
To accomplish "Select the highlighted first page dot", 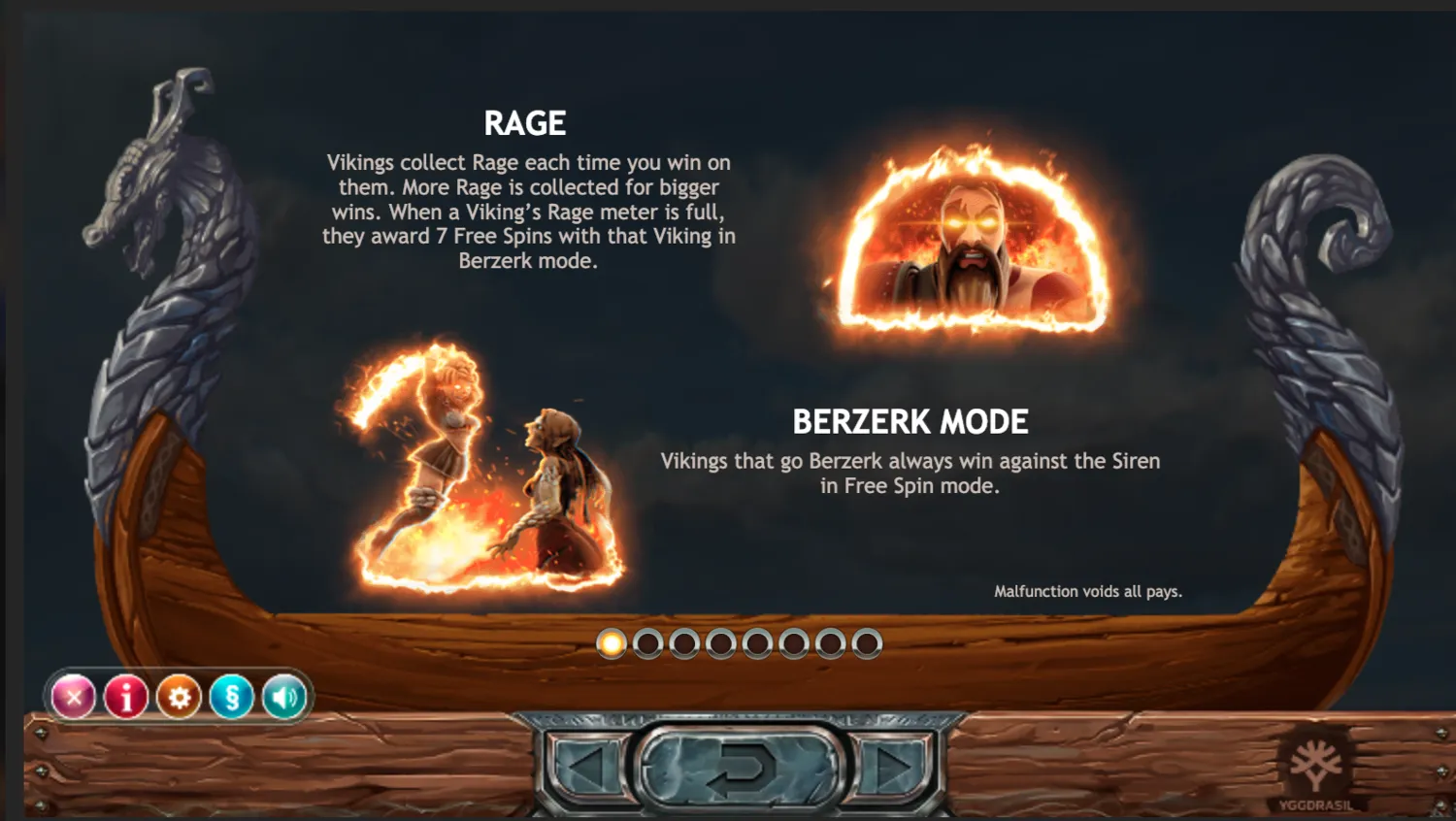I will [612, 643].
